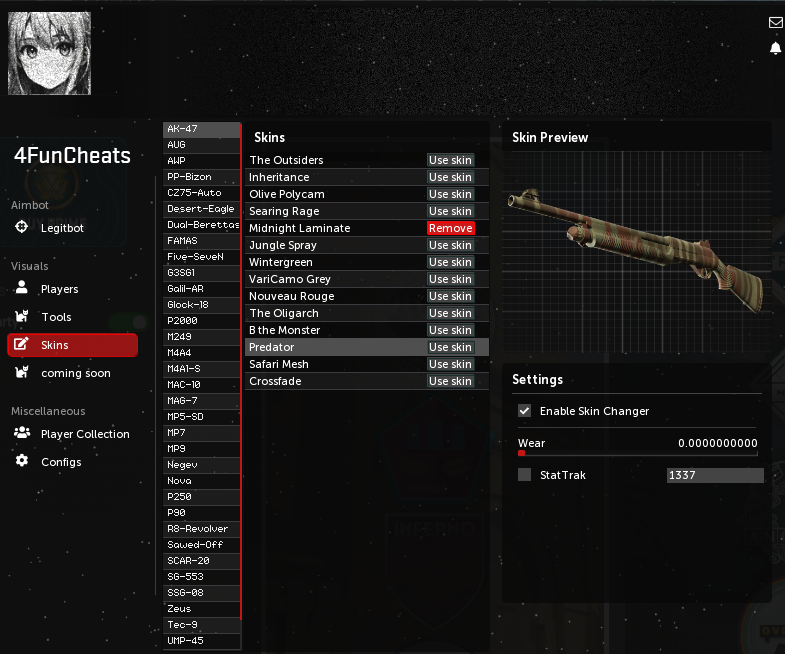Use the Crossfade skin
The height and width of the screenshot is (654, 785).
click(x=450, y=381)
